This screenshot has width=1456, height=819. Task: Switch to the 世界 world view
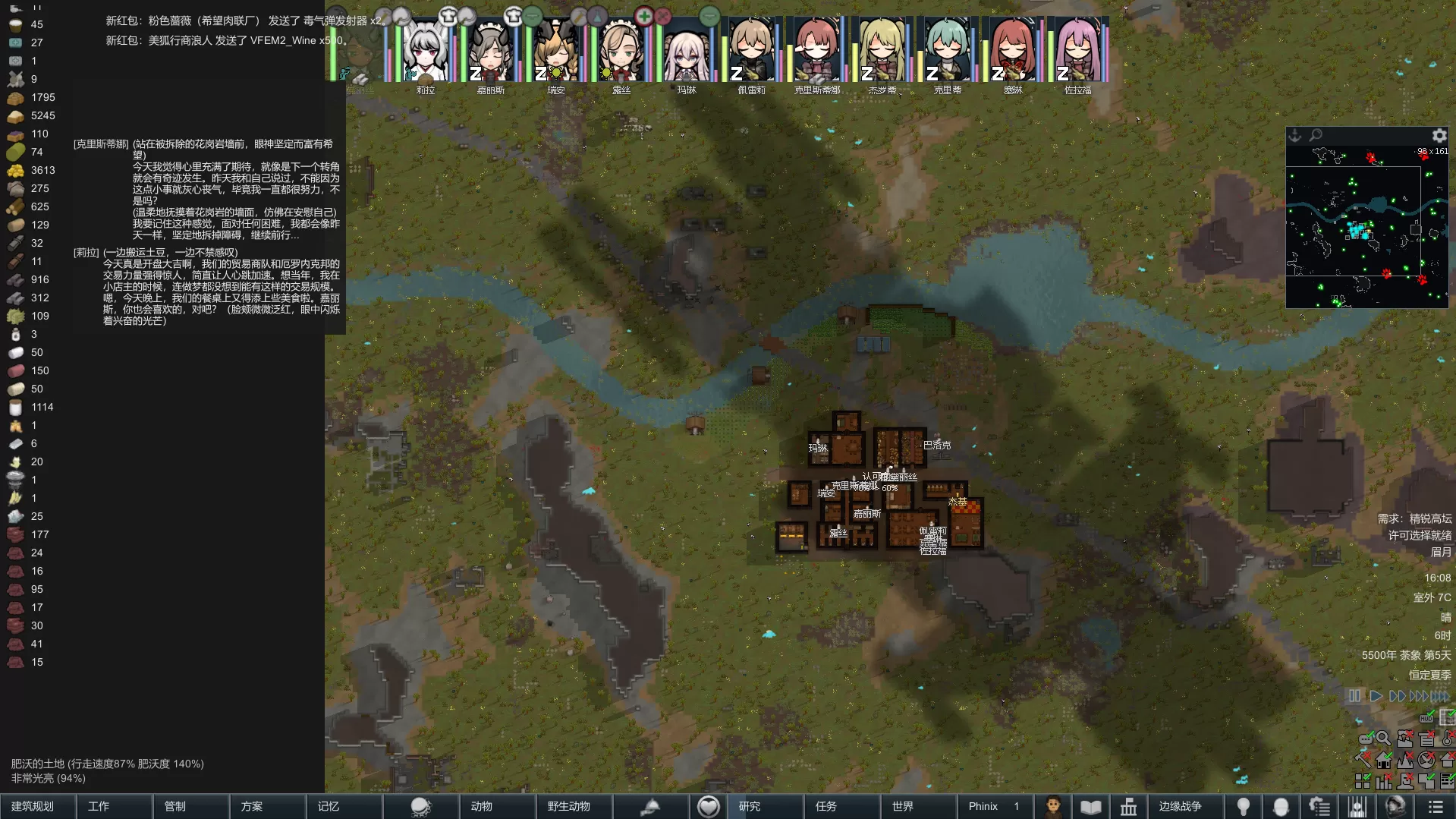(903, 806)
